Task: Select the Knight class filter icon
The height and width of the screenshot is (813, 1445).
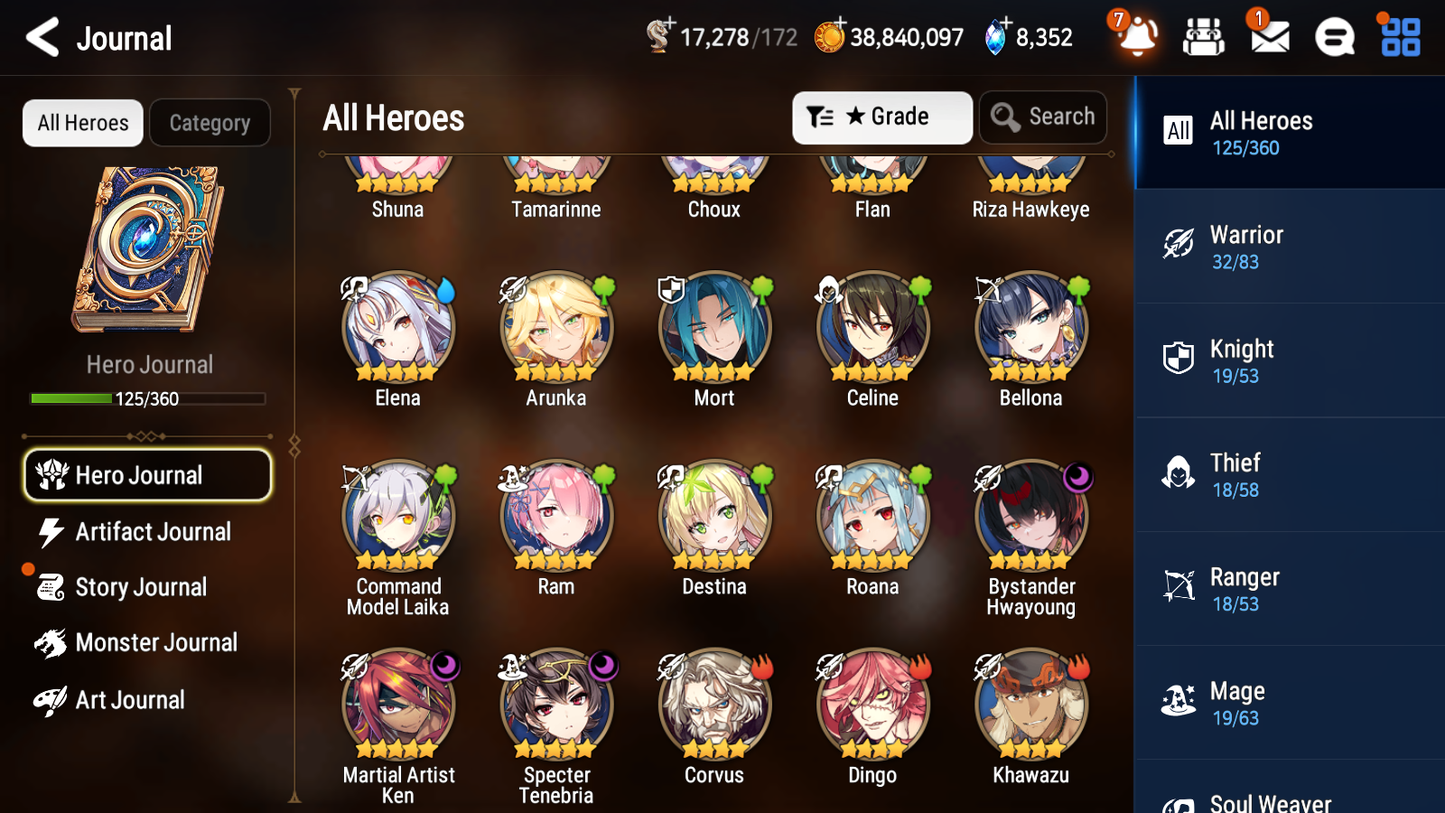Action: (1179, 359)
